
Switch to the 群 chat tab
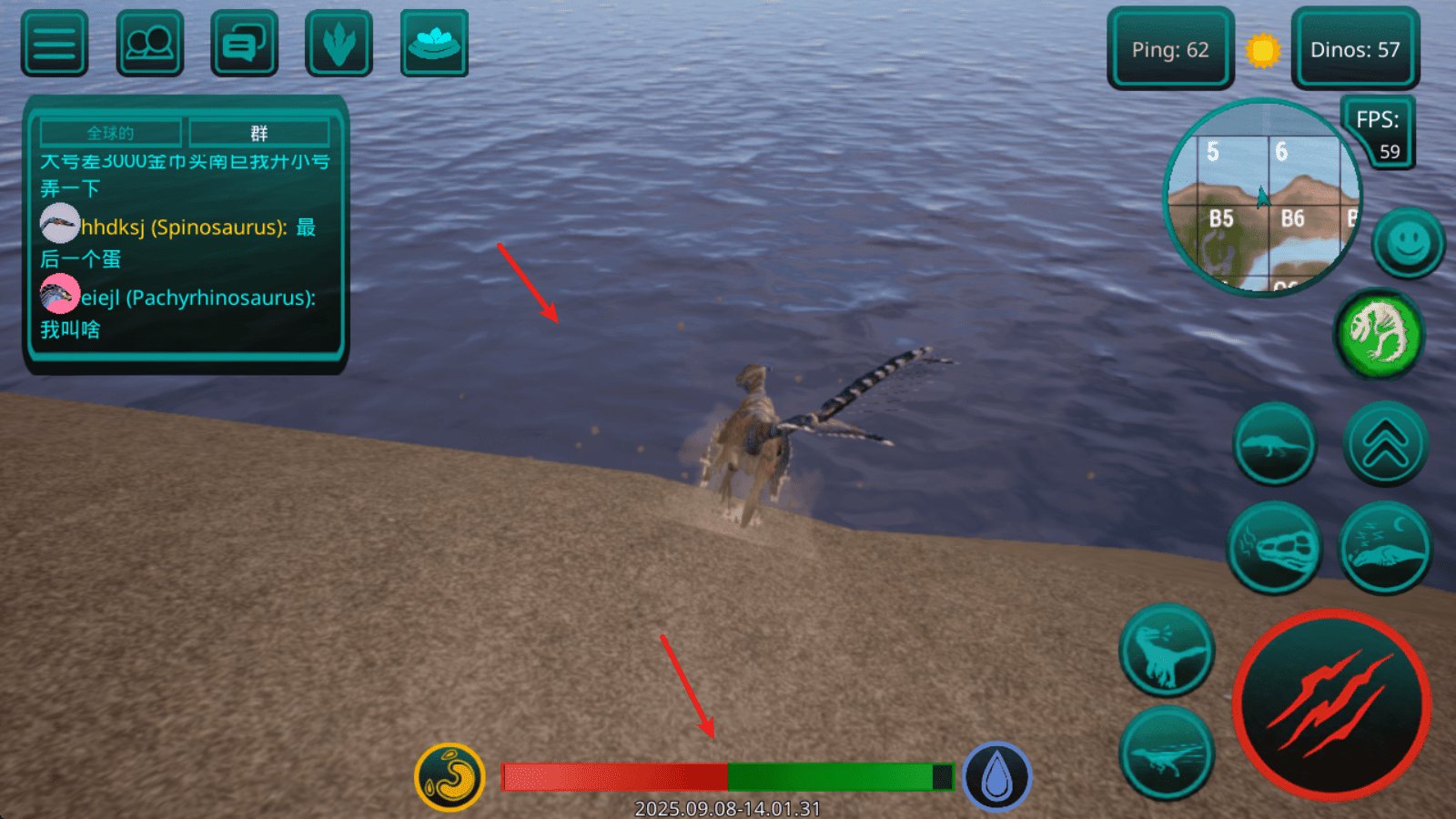259,133
